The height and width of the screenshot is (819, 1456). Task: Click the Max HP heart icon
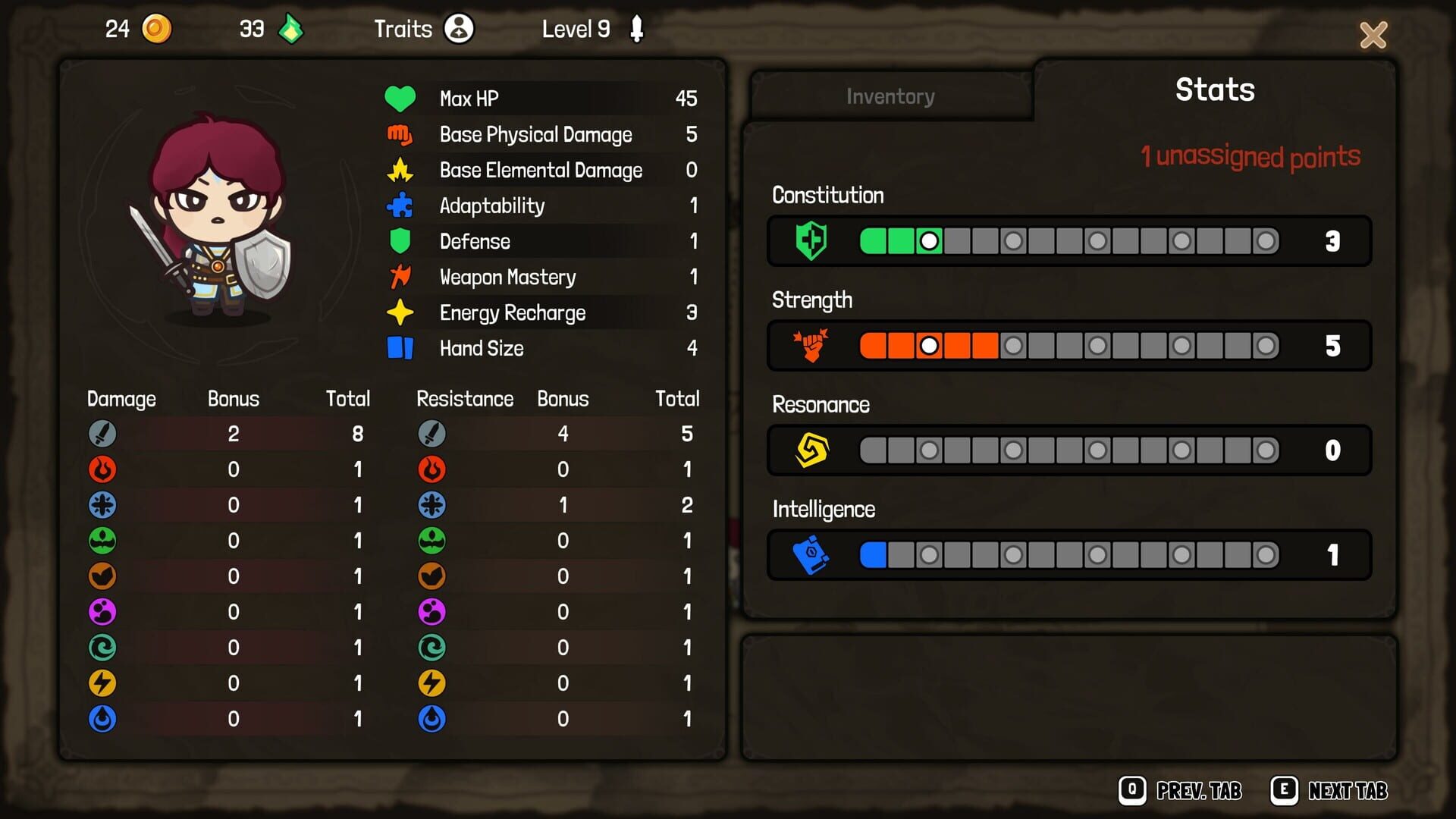coord(401,98)
